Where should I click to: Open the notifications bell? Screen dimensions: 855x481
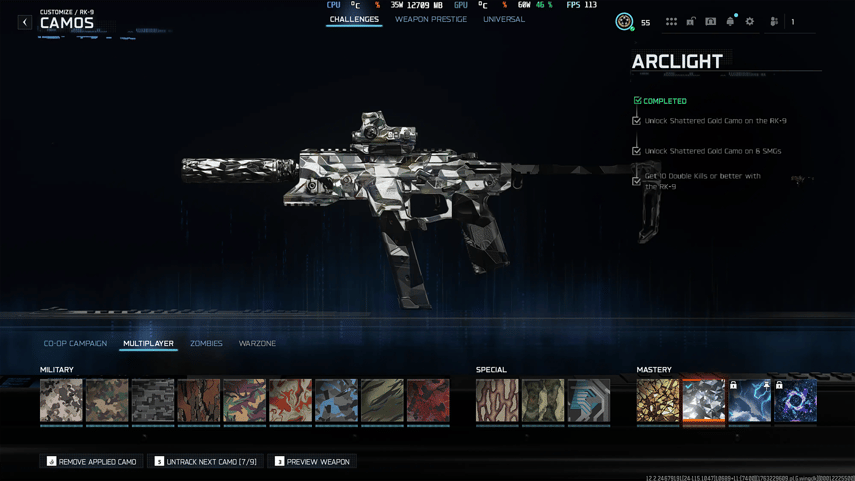tap(730, 21)
